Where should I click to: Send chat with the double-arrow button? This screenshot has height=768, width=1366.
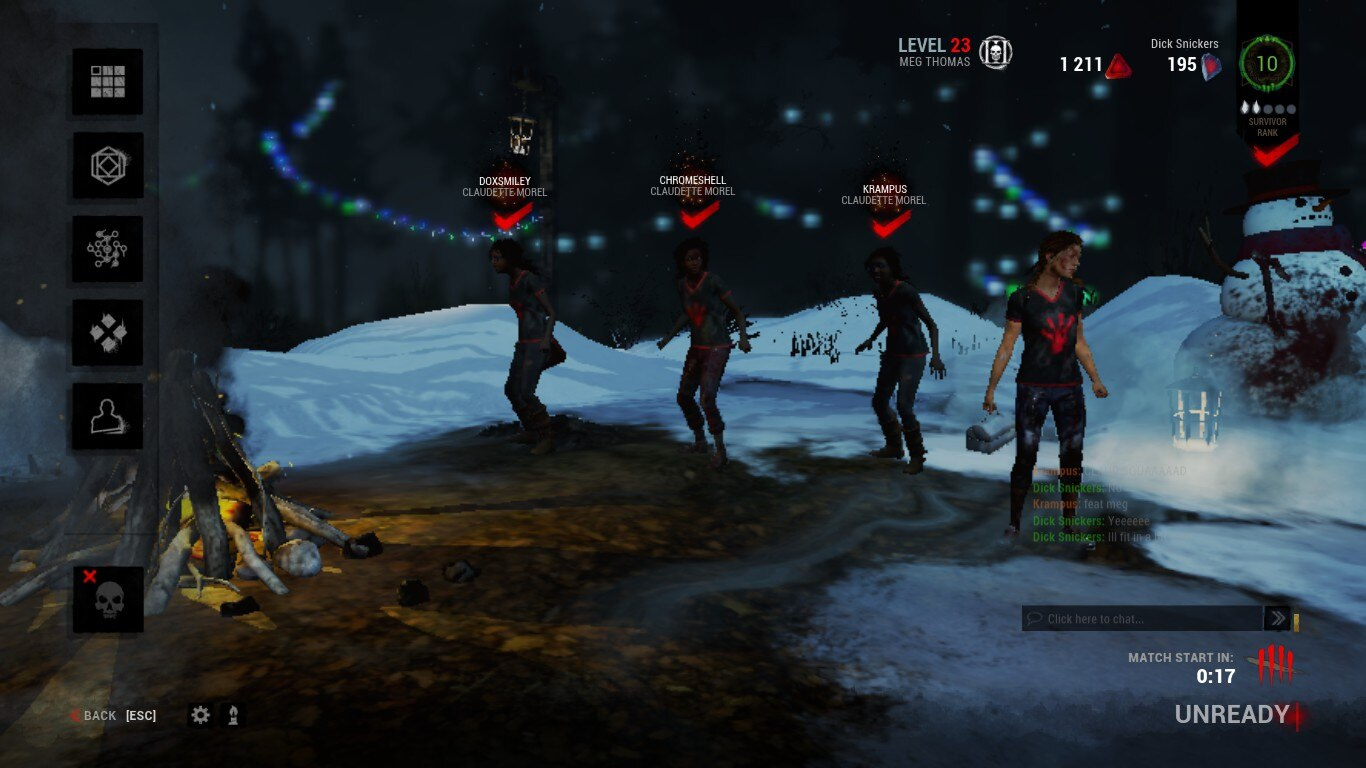1277,619
